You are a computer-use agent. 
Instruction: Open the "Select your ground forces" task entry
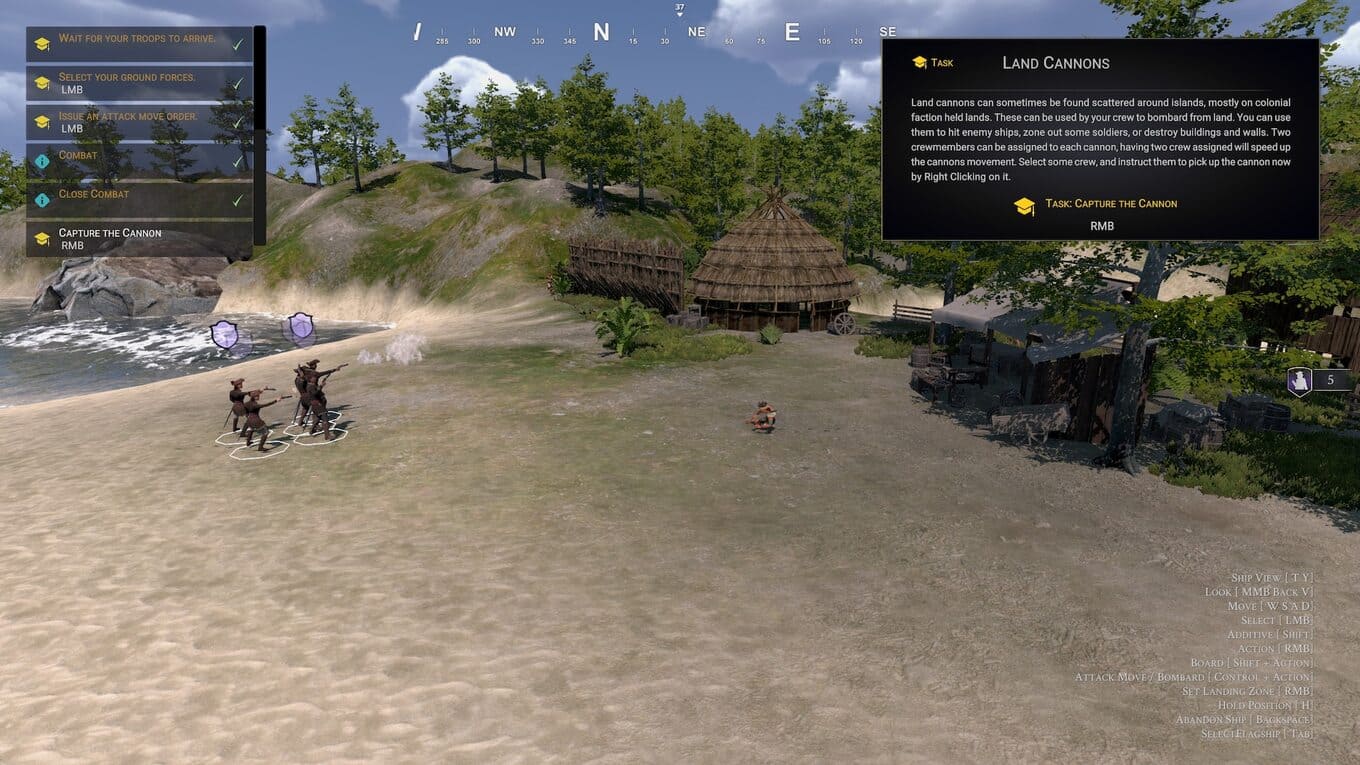click(138, 83)
